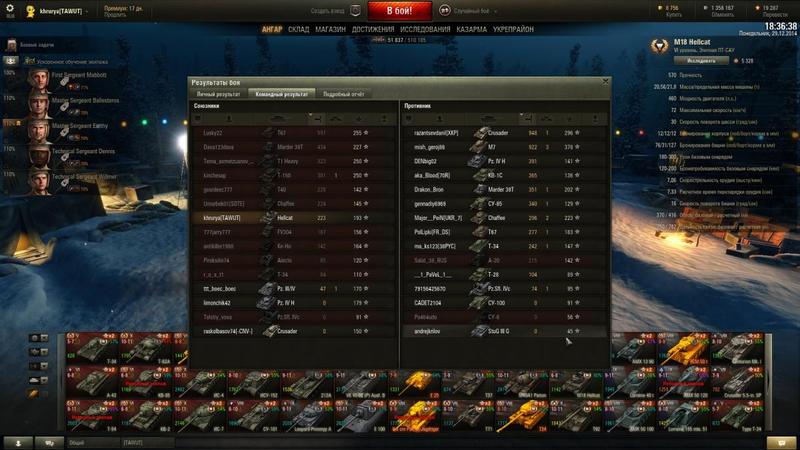Open the Склад section
The height and width of the screenshot is (450, 800).
[298, 29]
